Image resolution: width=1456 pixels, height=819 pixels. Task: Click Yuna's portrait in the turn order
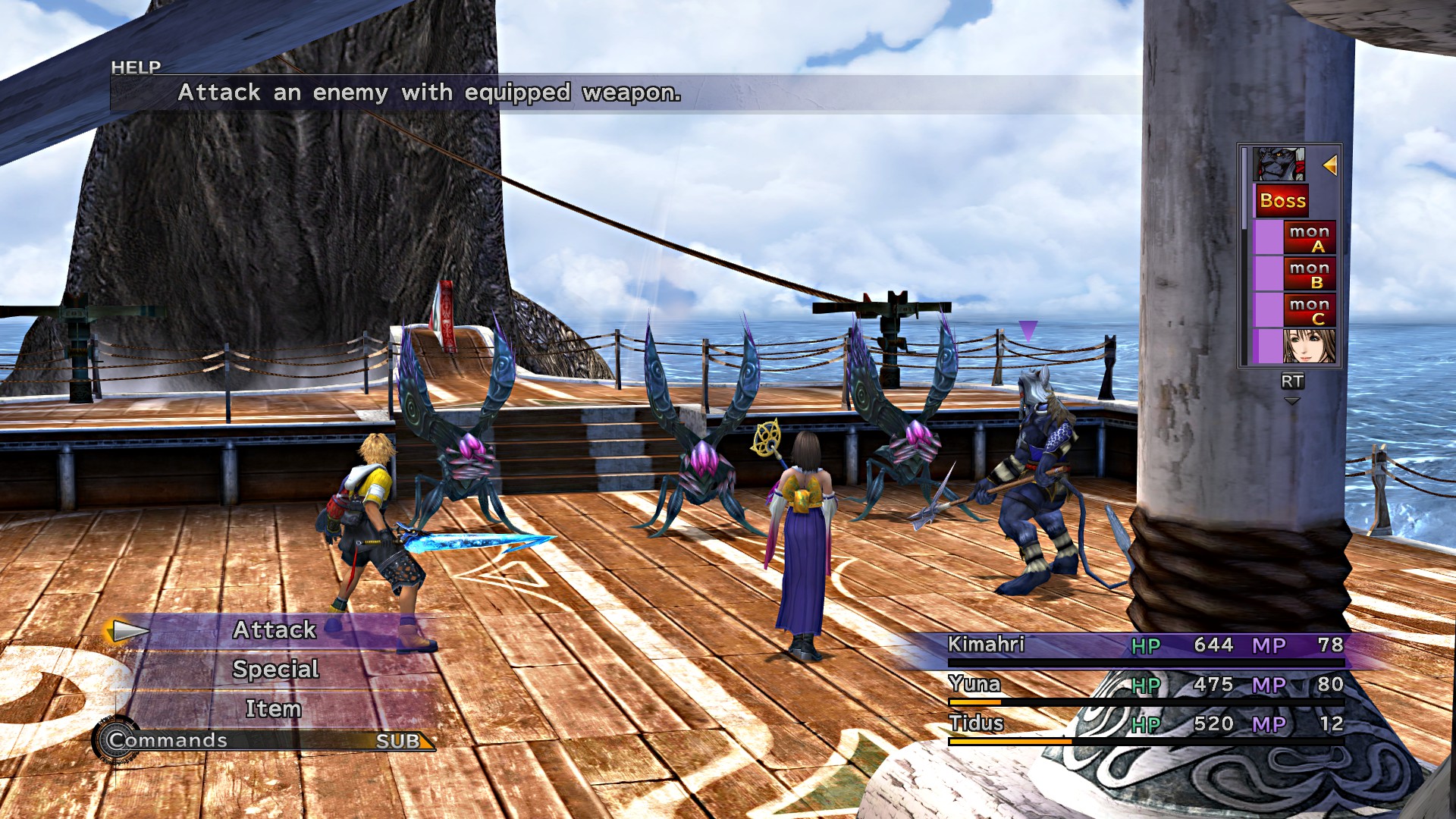coord(1308,346)
